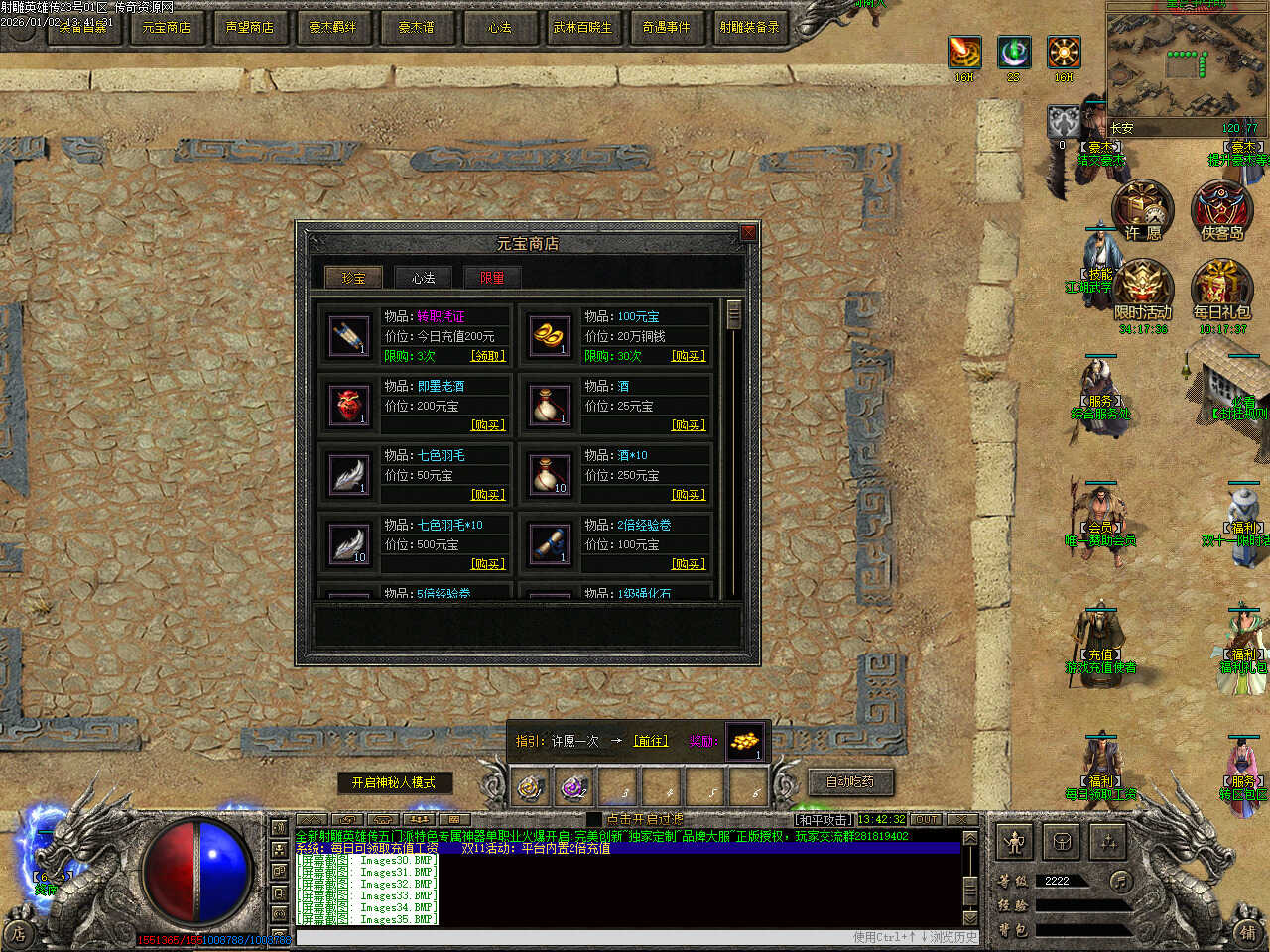Image resolution: width=1270 pixels, height=952 pixels.
Task: Switch to the 心法 shop tab
Action: click(424, 278)
